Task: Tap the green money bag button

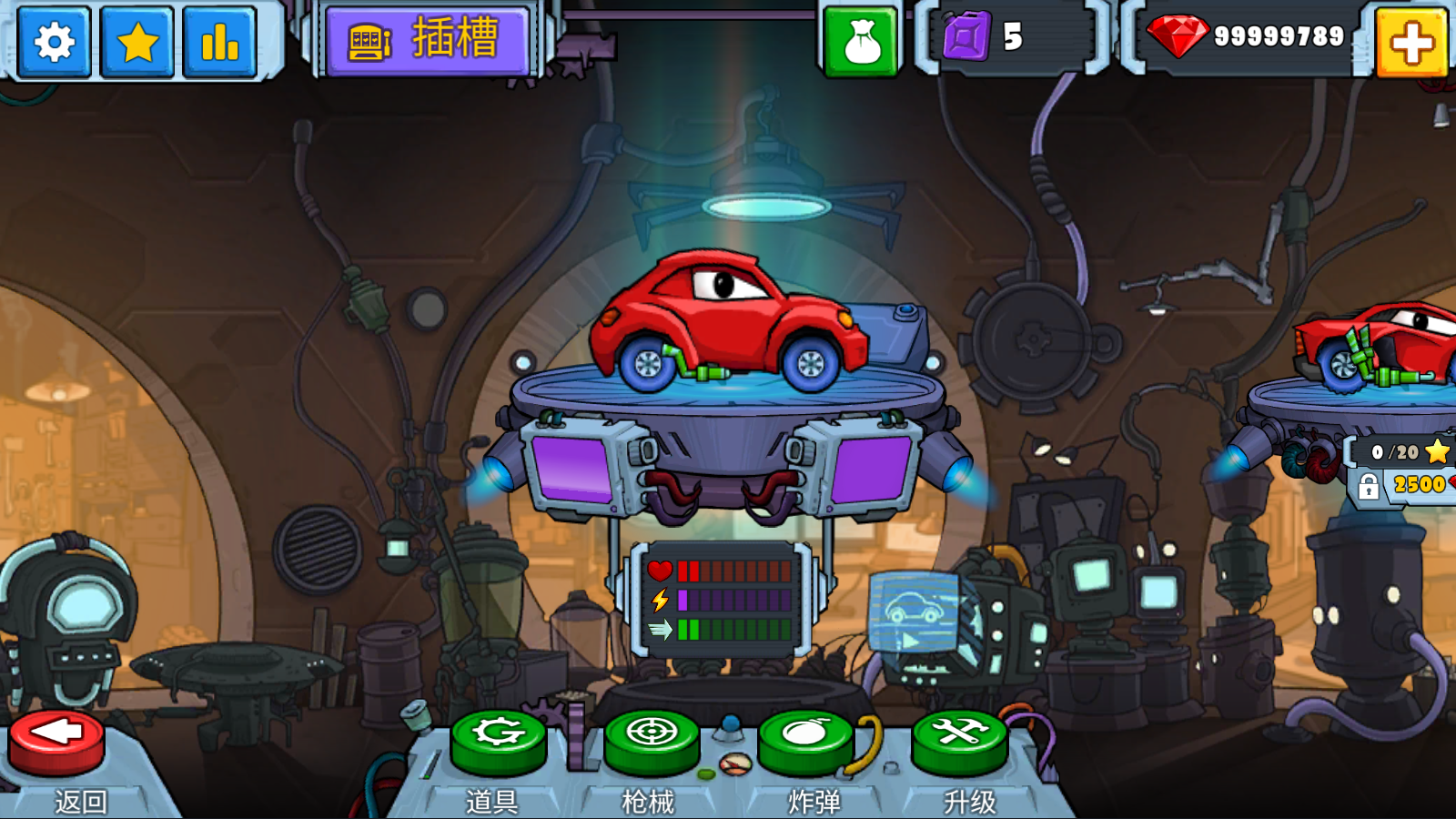Action: click(861, 42)
